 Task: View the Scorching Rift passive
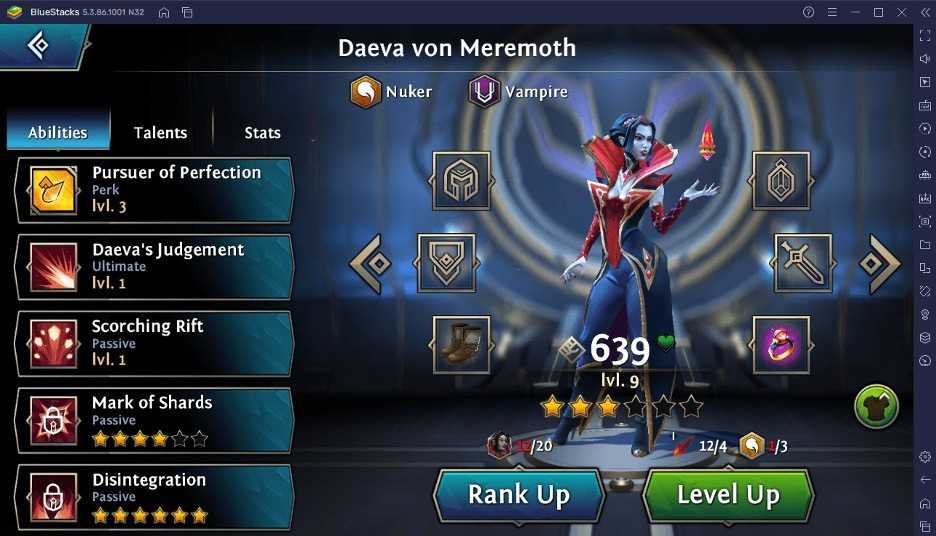coord(155,343)
